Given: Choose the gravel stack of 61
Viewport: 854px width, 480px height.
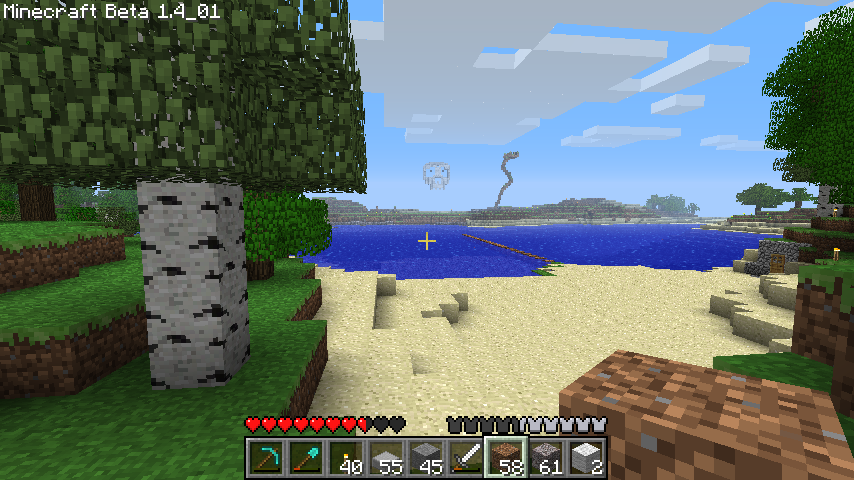Looking at the screenshot, I should point(546,458).
